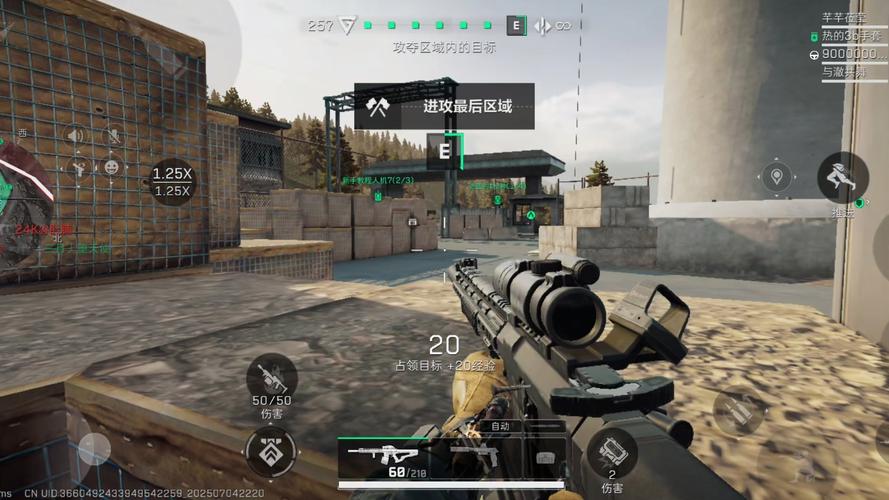Screen dimensions: 889x500
Task: Toggle the muted microphone icon
Action: point(113,135)
